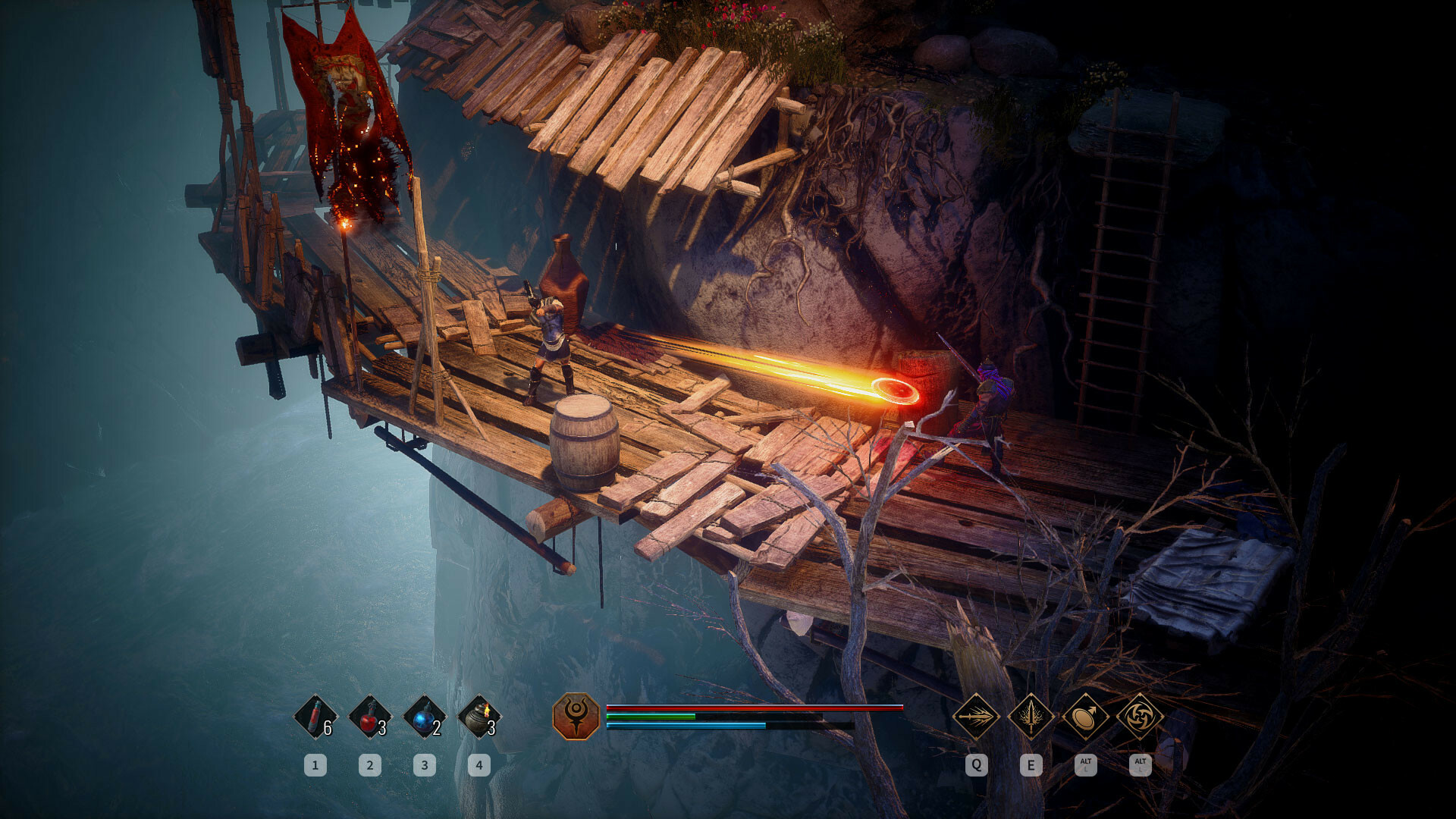Activate the sword thrust dash ability
The image size is (1456, 819).
(976, 716)
